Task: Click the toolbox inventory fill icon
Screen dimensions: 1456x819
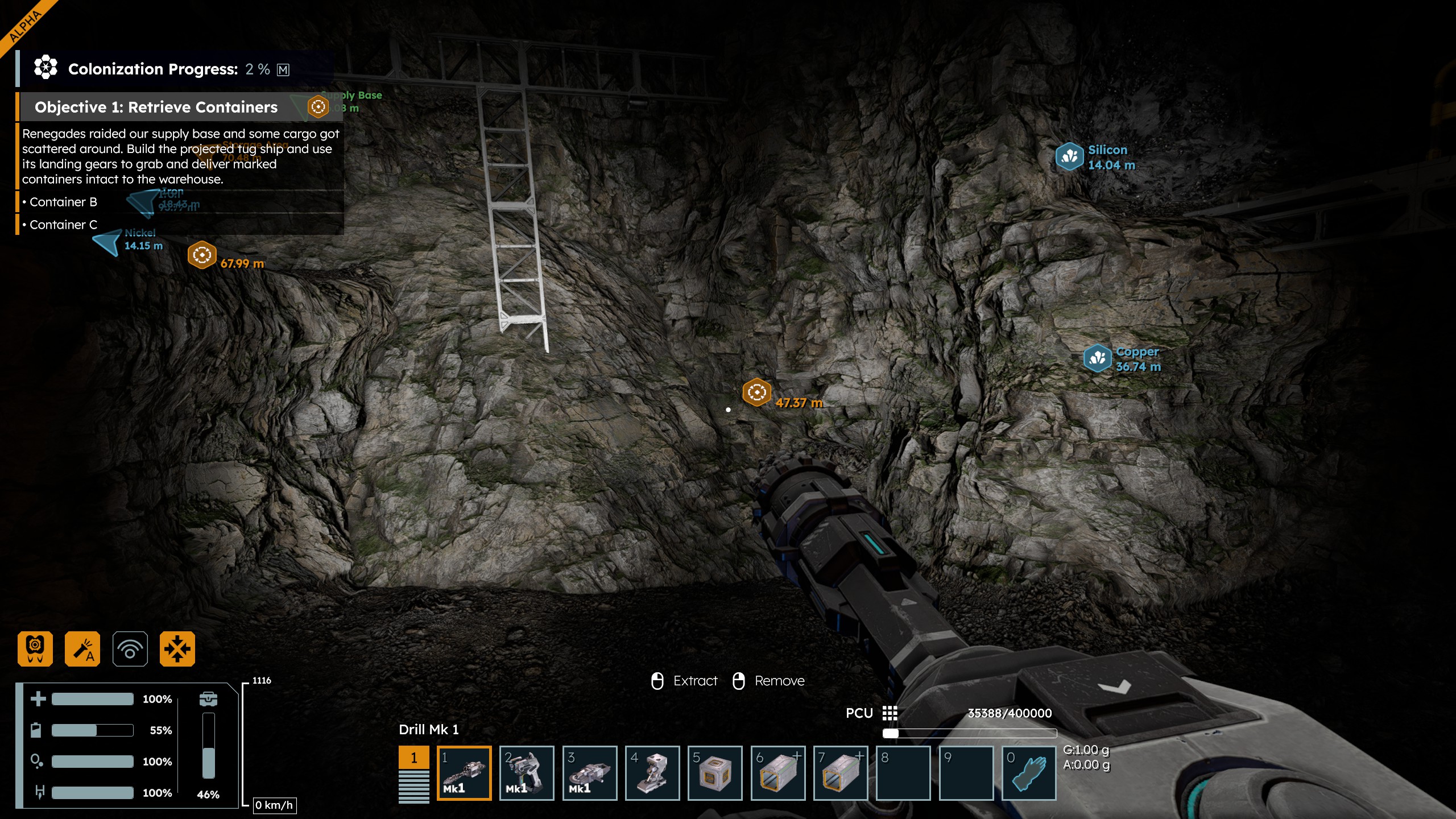Action: pos(208,698)
